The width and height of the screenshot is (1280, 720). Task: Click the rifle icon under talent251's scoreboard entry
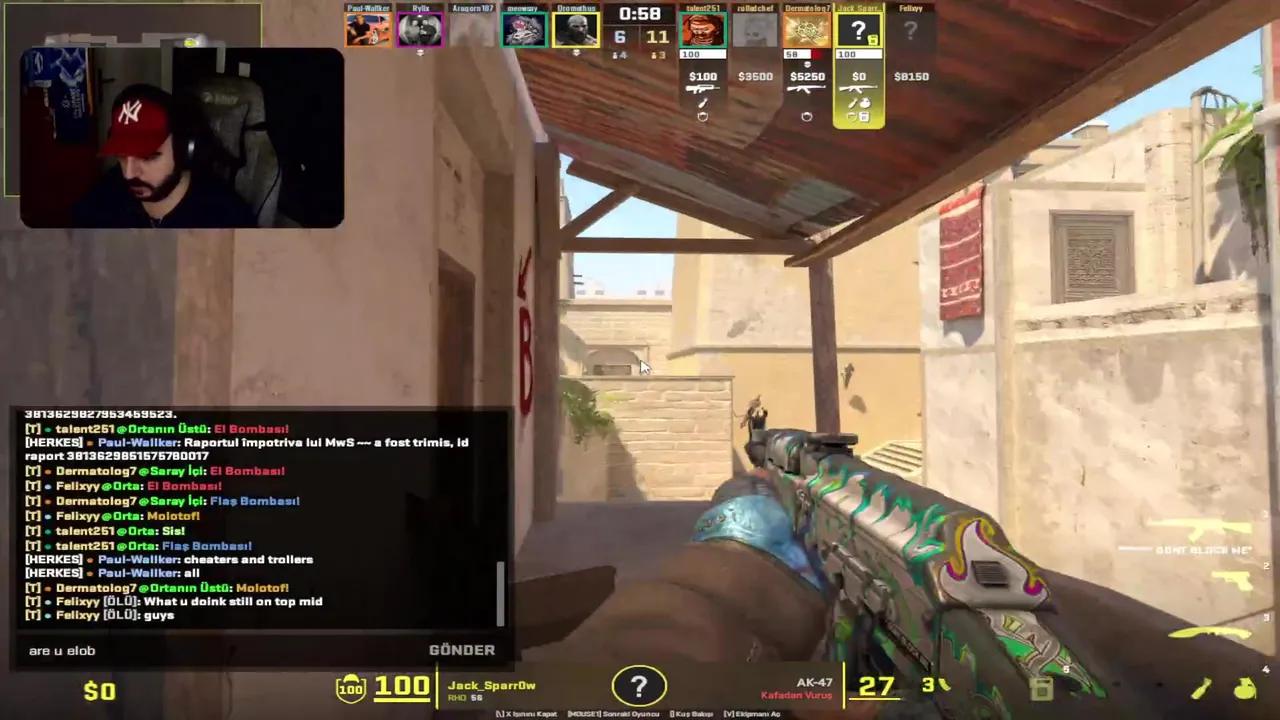pos(702,89)
